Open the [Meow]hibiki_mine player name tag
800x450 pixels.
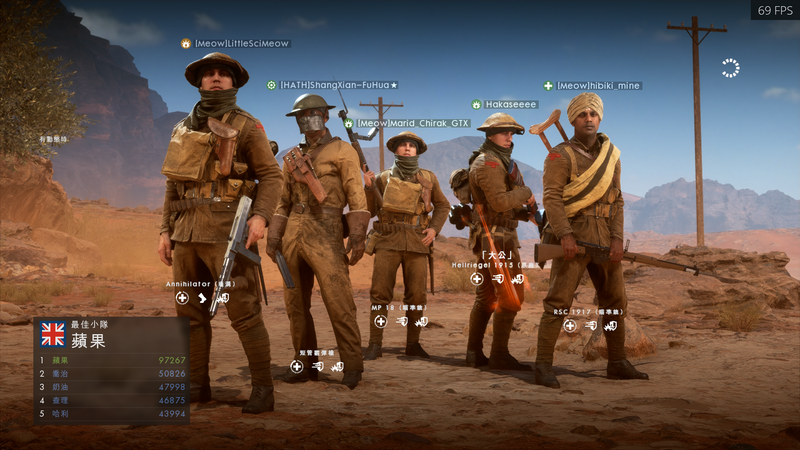coord(598,86)
